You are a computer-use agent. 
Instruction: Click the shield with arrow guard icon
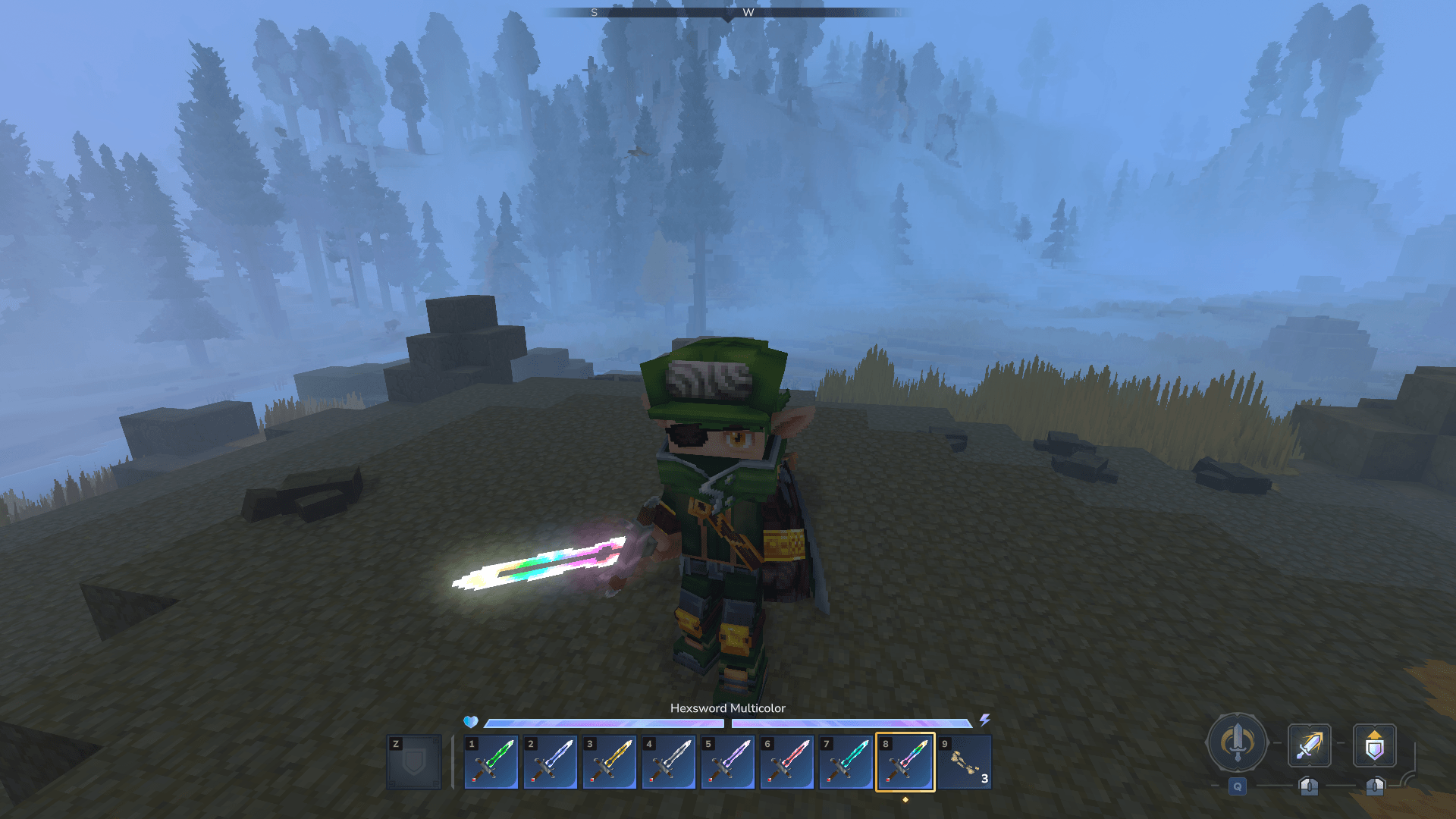tap(1374, 745)
